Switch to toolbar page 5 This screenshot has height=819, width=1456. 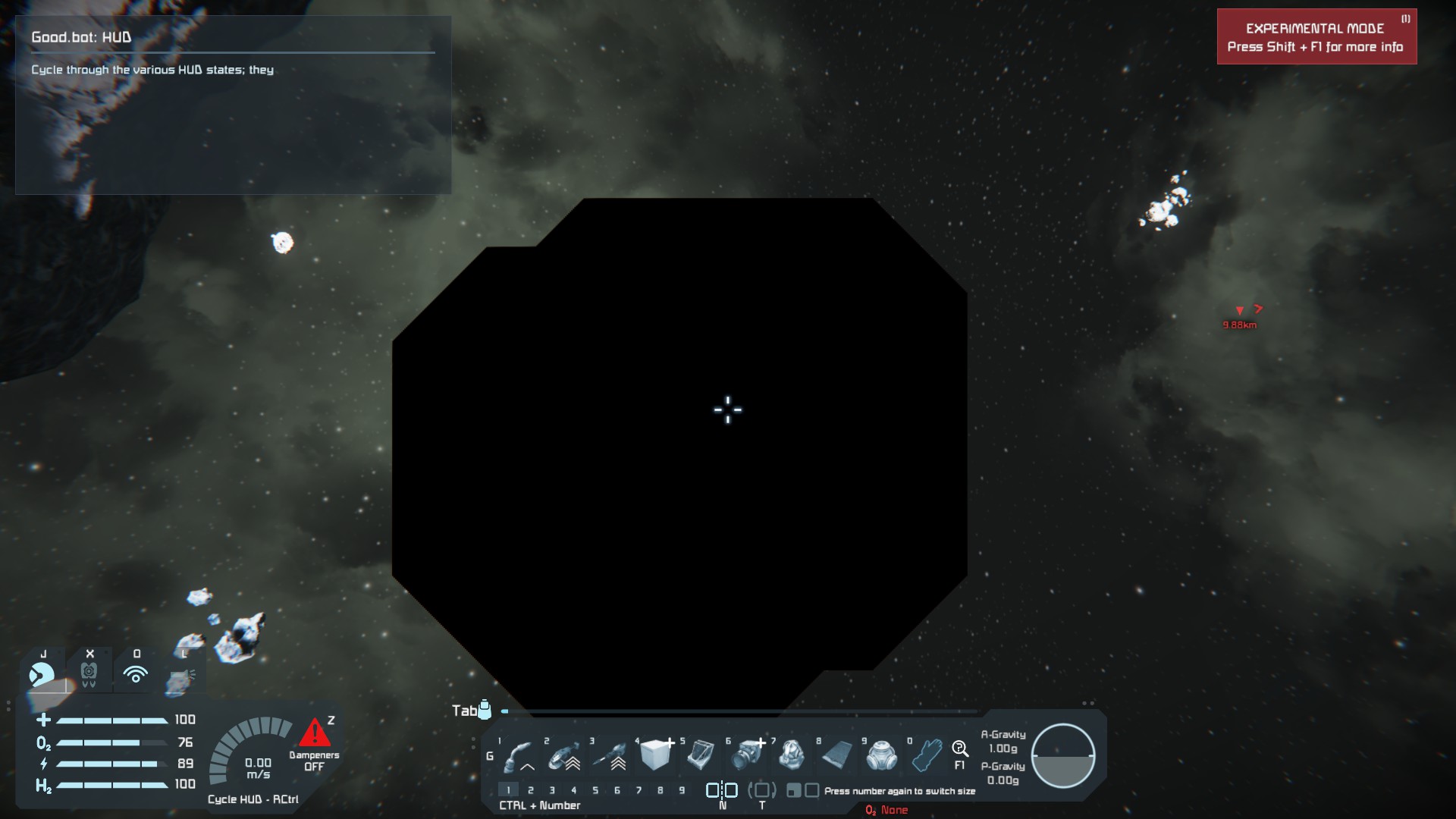[x=595, y=790]
